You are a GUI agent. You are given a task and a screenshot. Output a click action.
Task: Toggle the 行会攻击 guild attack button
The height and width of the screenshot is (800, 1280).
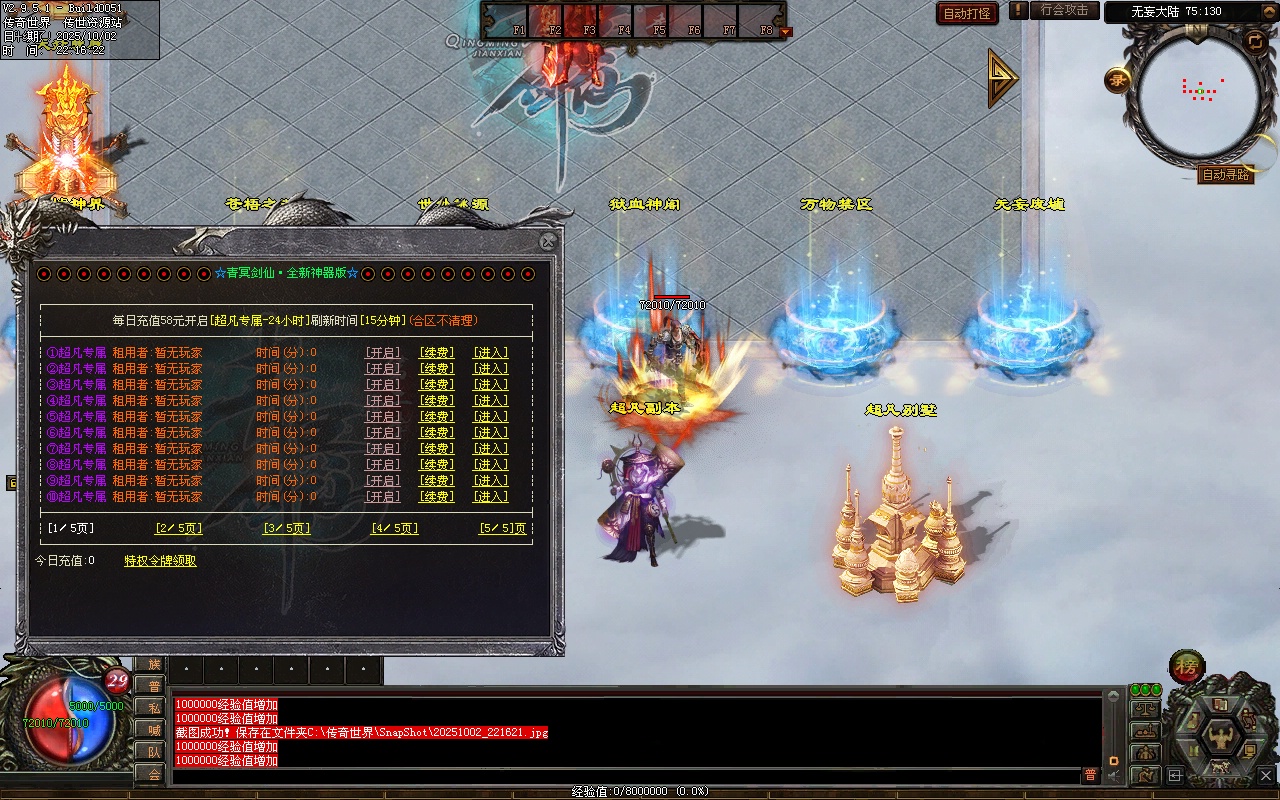pos(1064,10)
